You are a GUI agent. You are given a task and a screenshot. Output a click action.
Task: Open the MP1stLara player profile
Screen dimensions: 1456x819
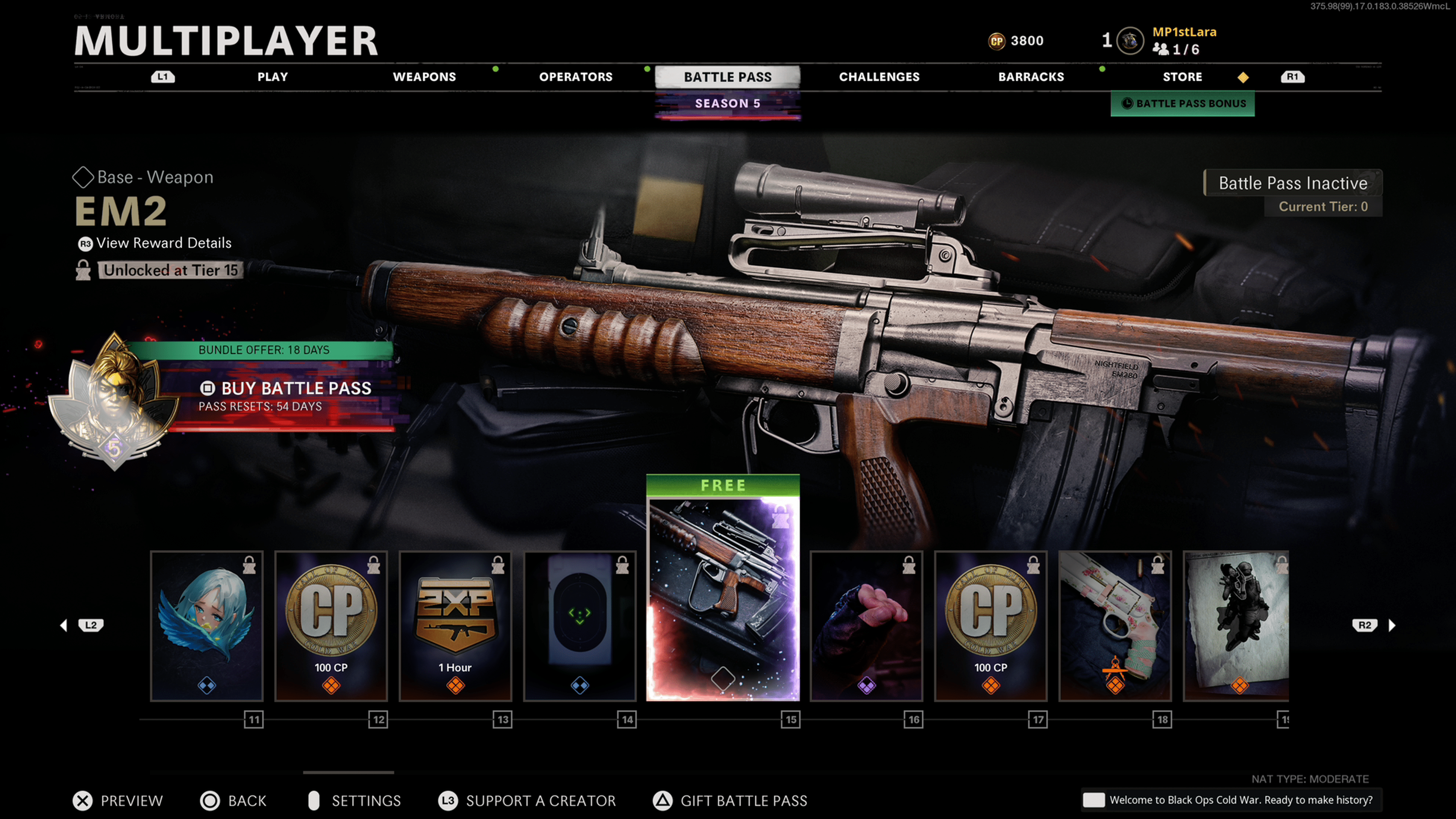1183,33
